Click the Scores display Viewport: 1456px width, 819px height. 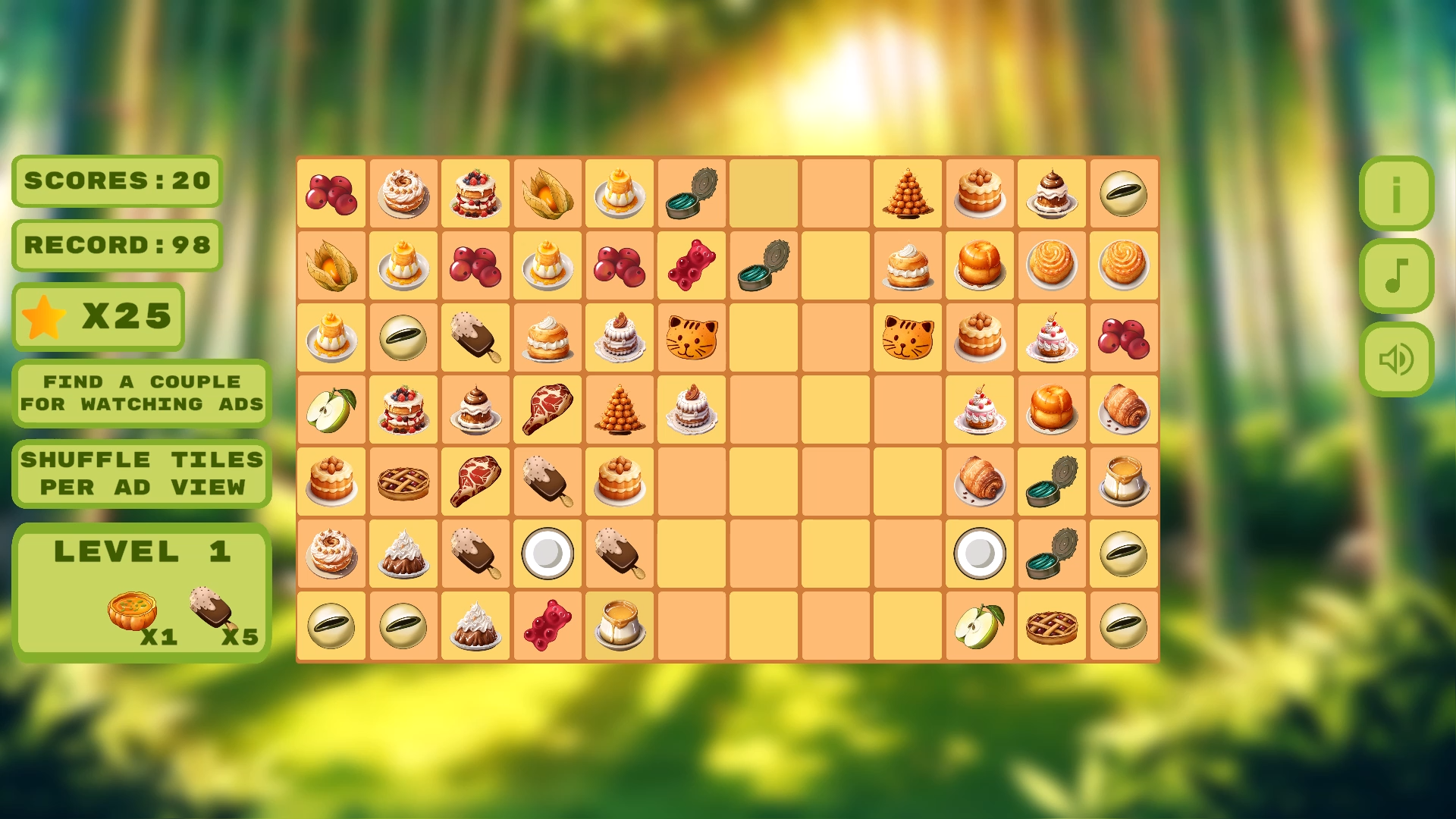pos(116,181)
